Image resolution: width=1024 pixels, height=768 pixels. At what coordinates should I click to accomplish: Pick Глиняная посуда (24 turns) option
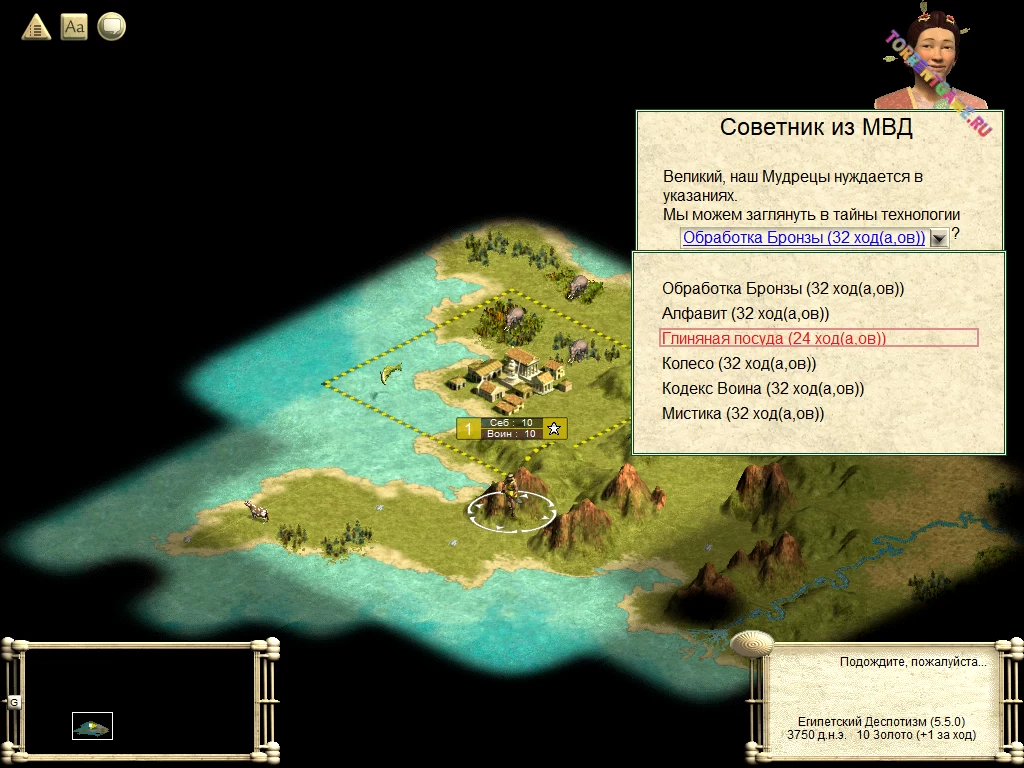(774, 339)
